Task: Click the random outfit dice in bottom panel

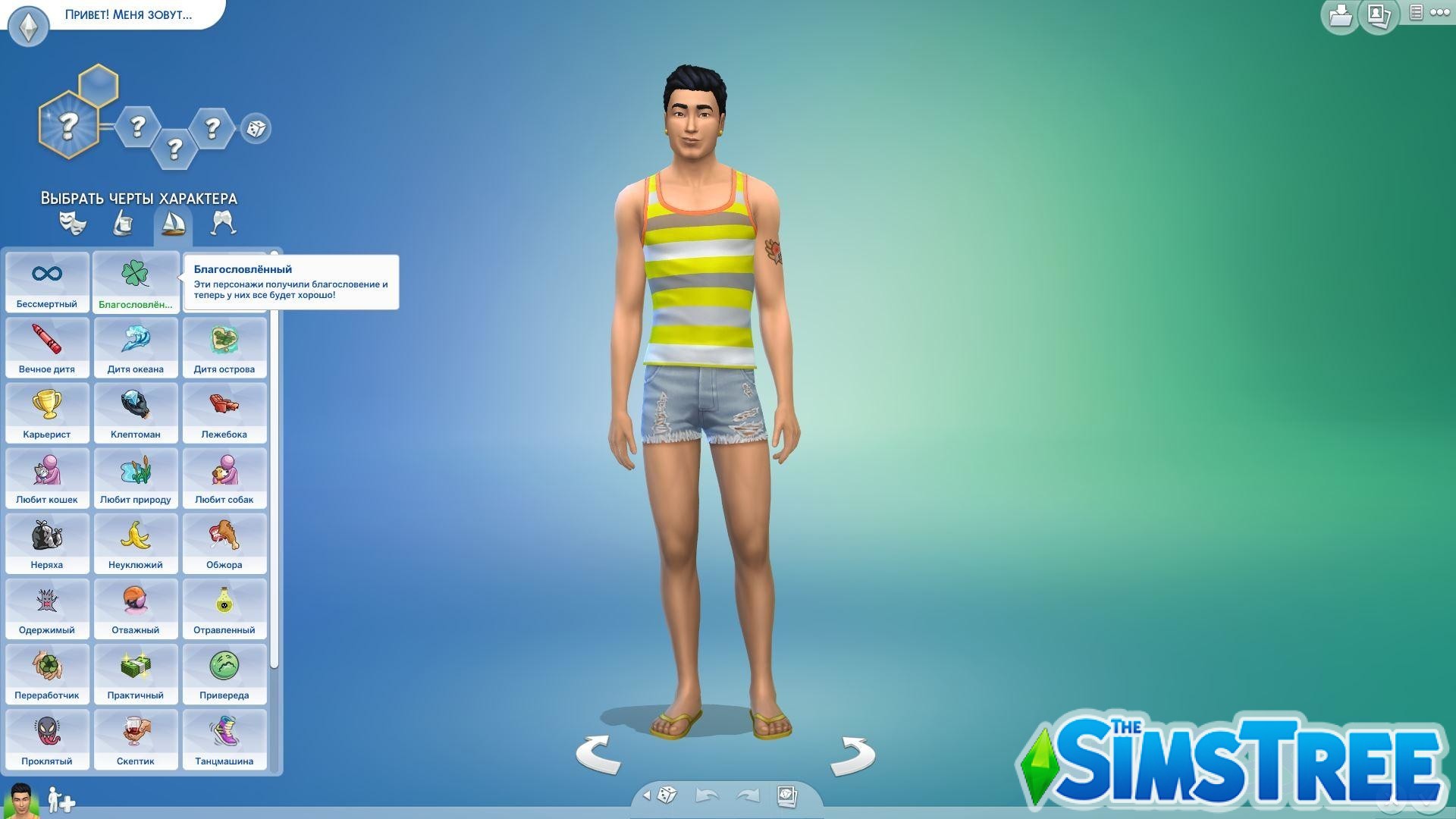Action: [667, 794]
